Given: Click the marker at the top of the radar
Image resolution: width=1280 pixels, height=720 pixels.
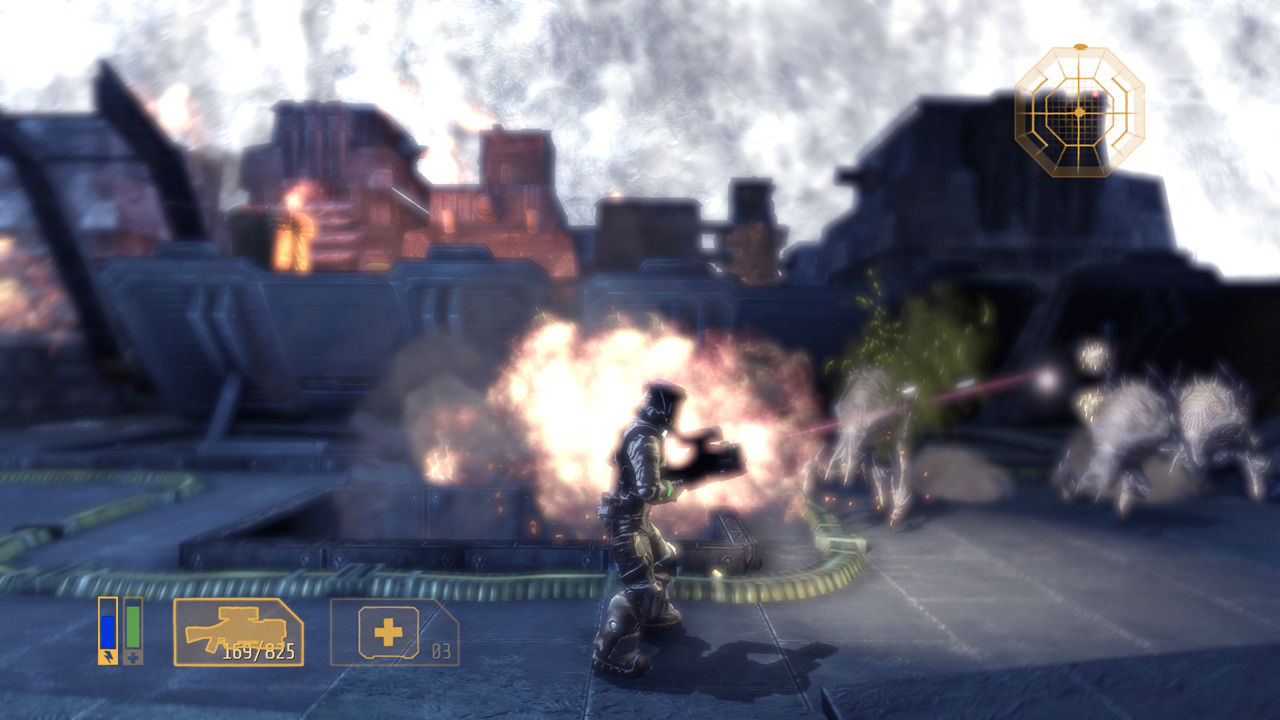Looking at the screenshot, I should click(x=1079, y=46).
